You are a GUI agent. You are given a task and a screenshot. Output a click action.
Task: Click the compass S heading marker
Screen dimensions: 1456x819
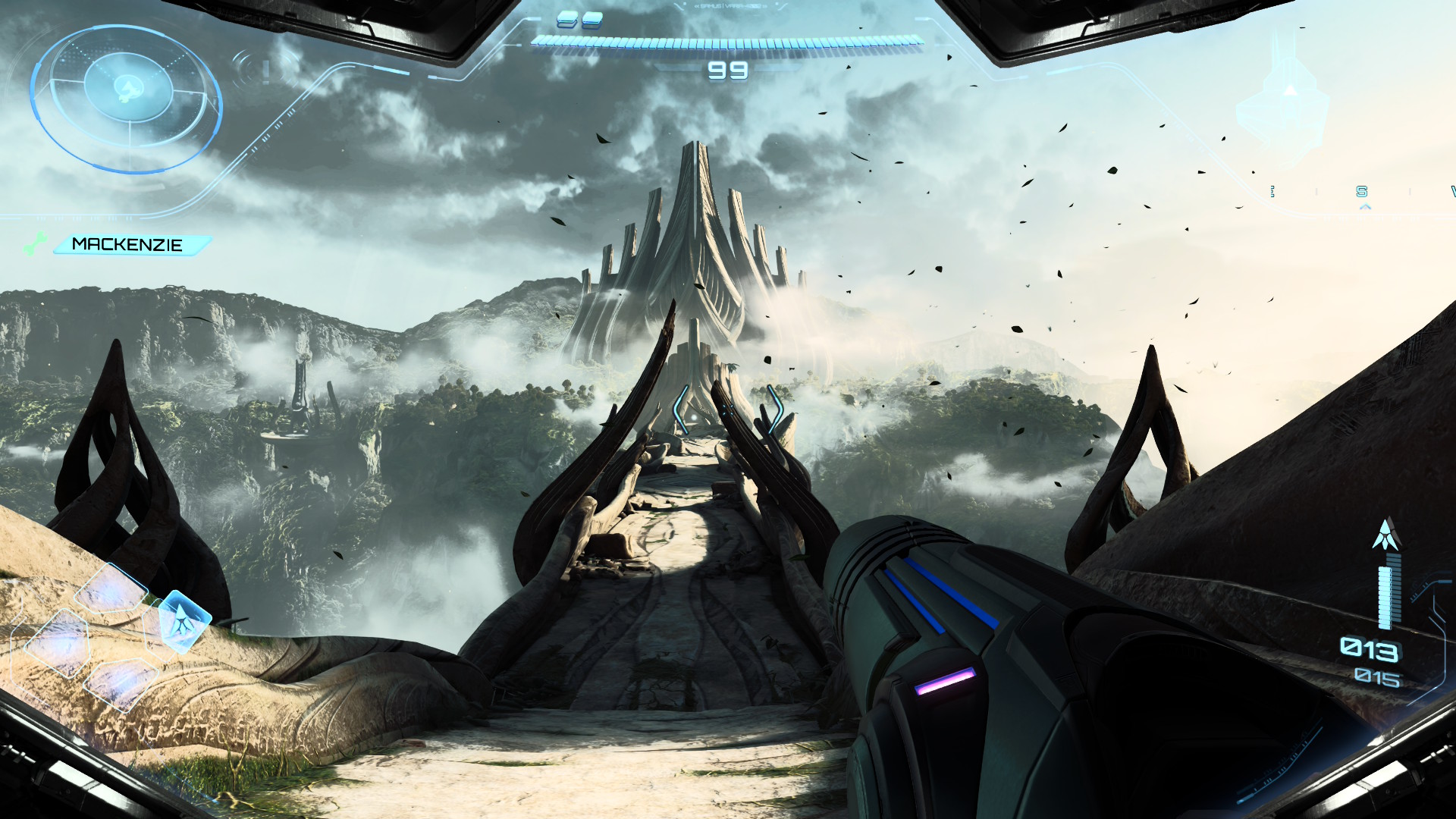click(x=1362, y=192)
